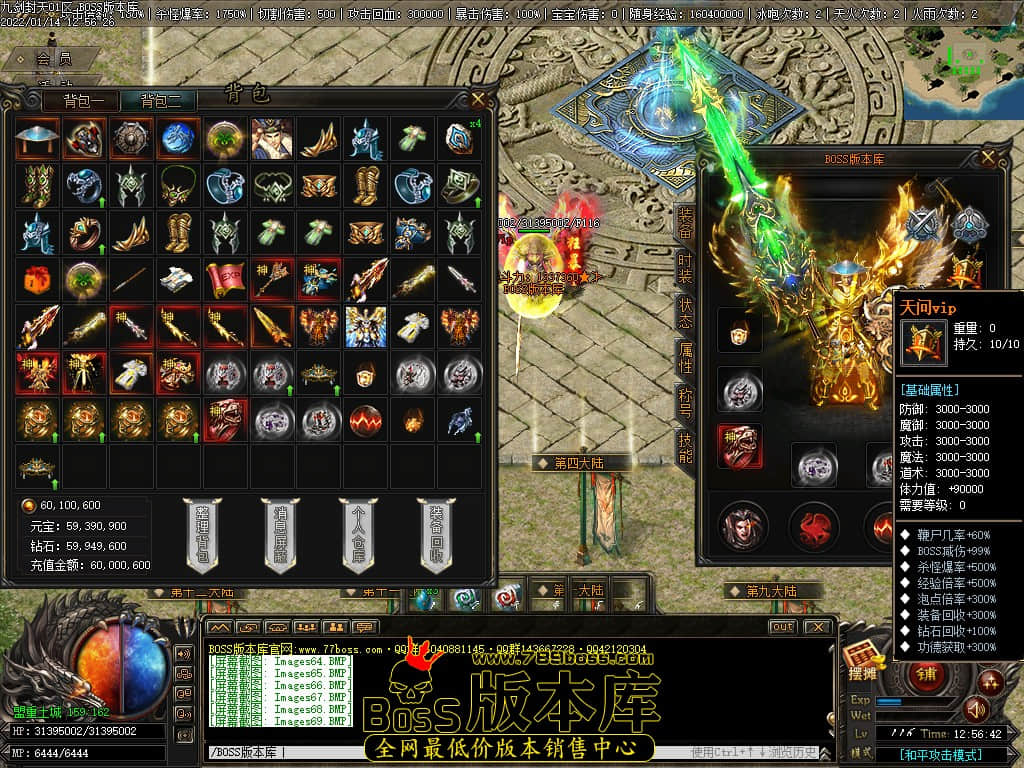This screenshot has width=1024, height=768.
Task: Select the character portrait item in bag
Action: tap(270, 139)
